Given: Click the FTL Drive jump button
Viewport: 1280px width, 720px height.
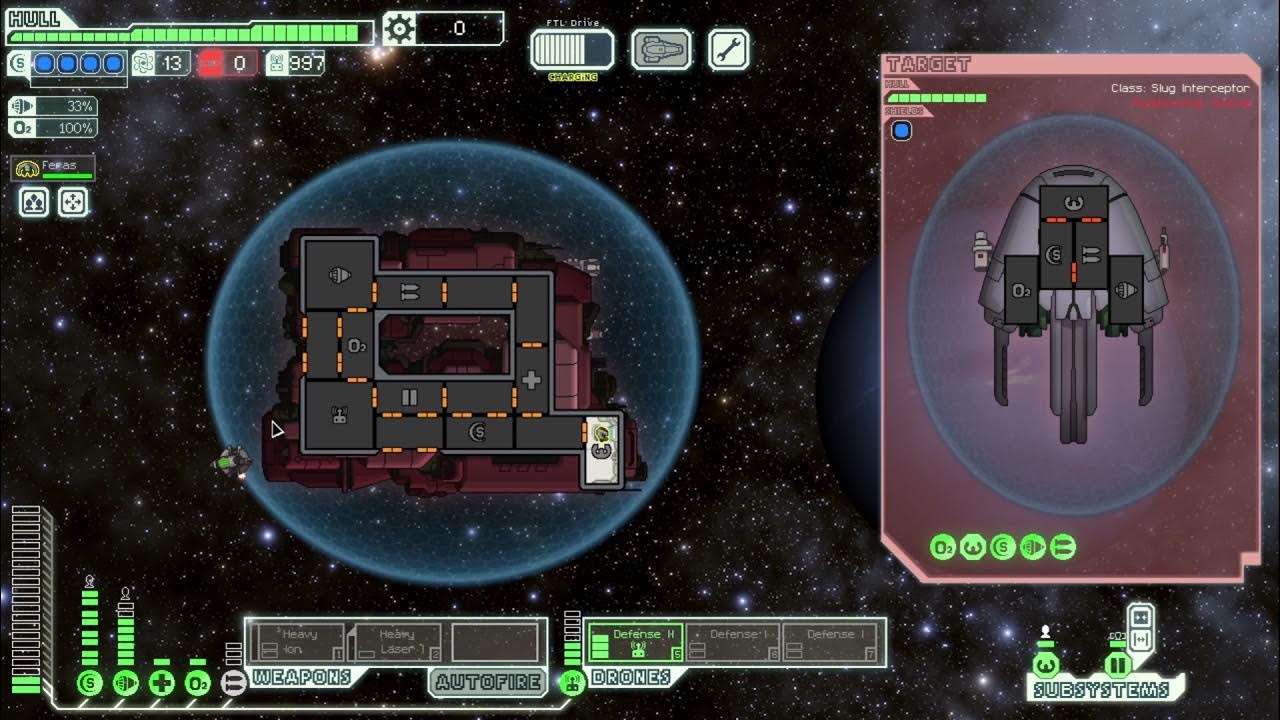Looking at the screenshot, I should (572, 50).
